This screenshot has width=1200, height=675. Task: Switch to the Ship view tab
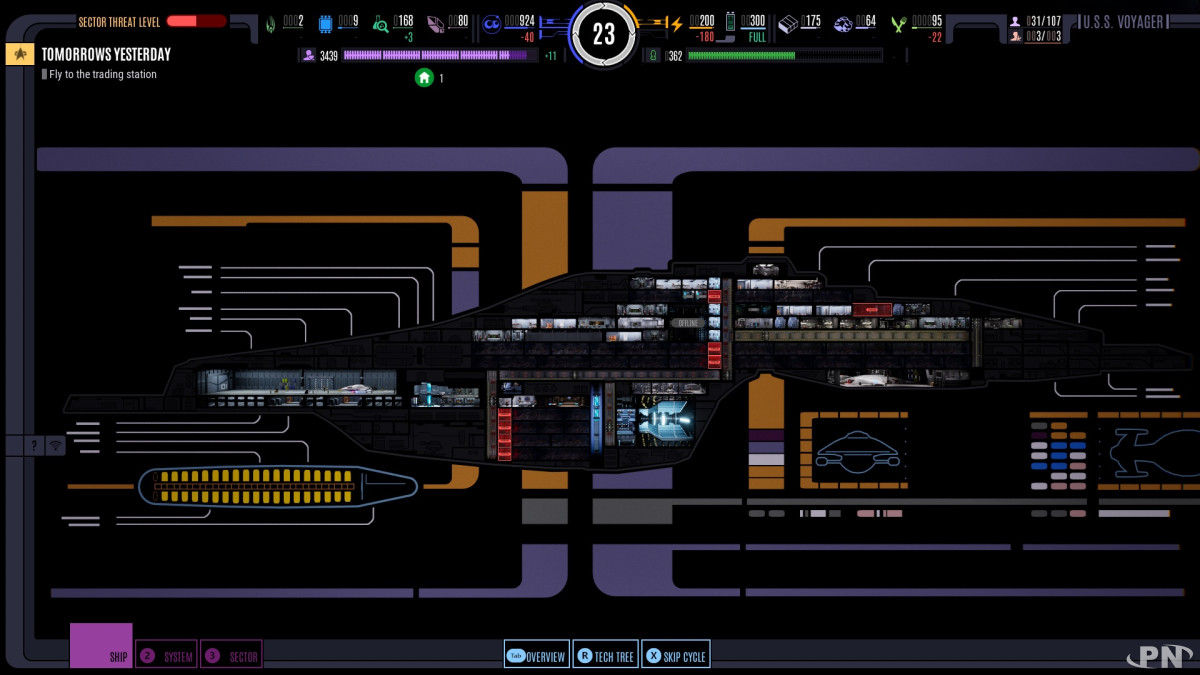pos(101,646)
